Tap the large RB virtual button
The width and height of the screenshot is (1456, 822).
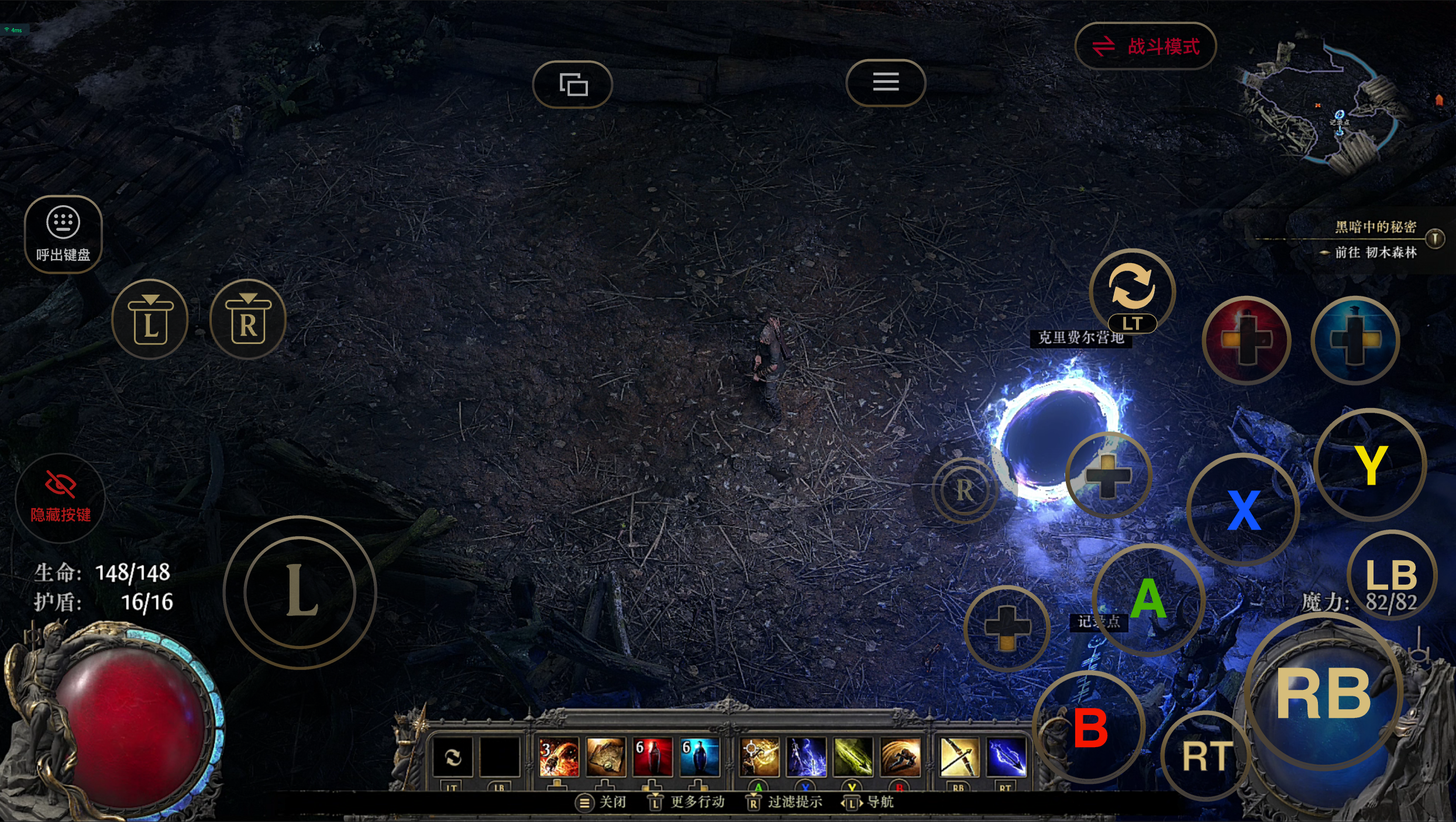click(1324, 694)
